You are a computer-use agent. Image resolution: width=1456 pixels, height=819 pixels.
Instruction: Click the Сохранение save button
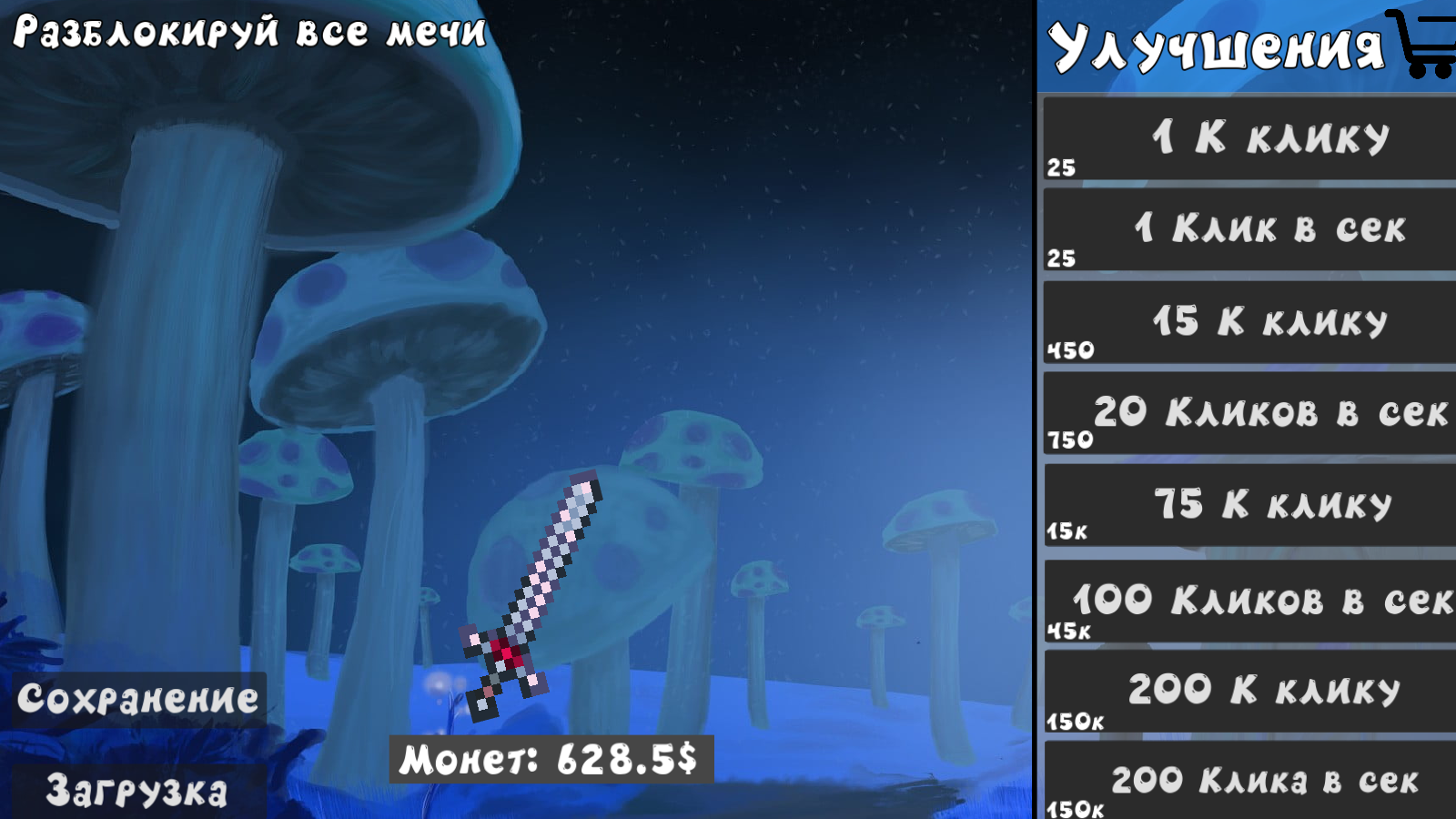pos(136,699)
